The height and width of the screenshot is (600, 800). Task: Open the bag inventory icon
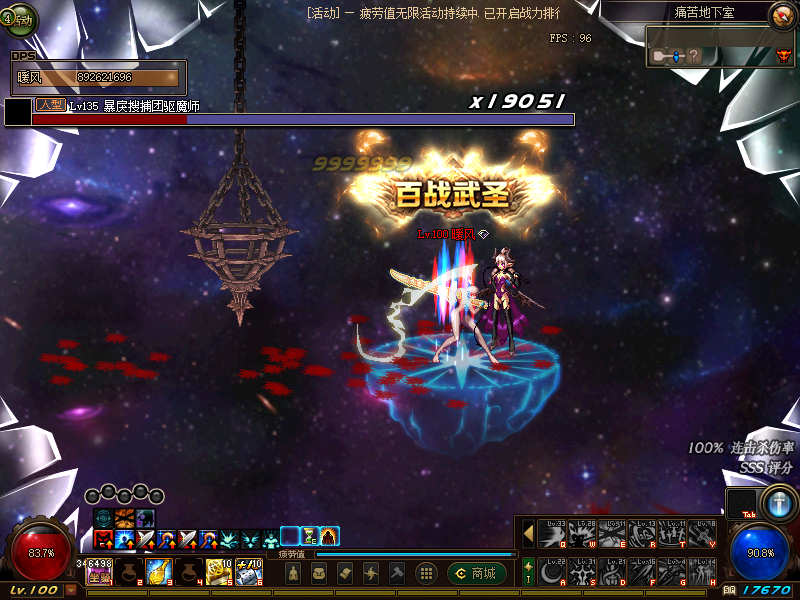pyautogui.click(x=319, y=573)
